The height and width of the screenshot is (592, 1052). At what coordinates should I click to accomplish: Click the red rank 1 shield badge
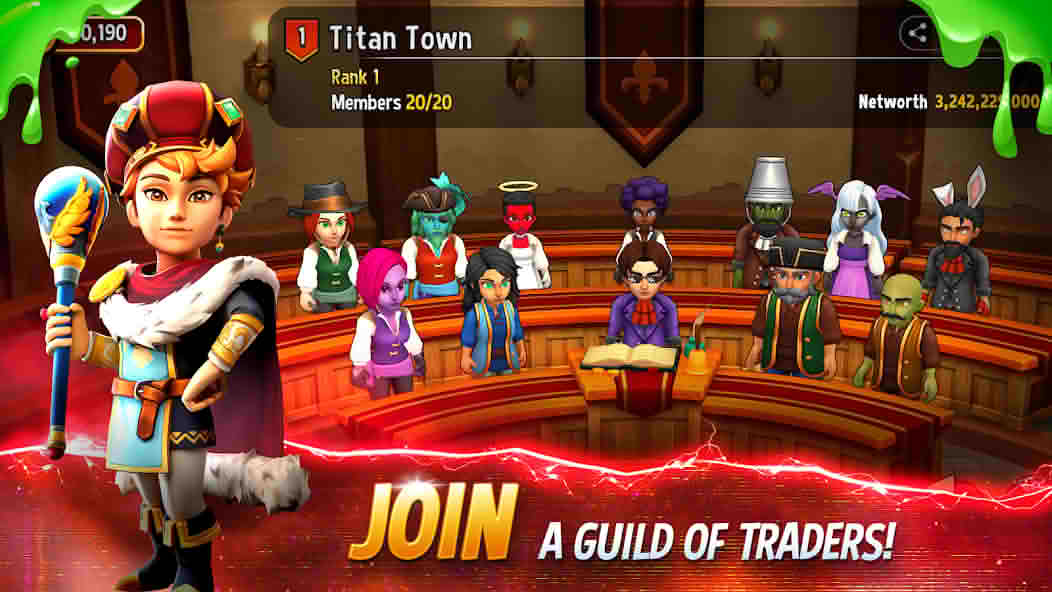pos(301,39)
